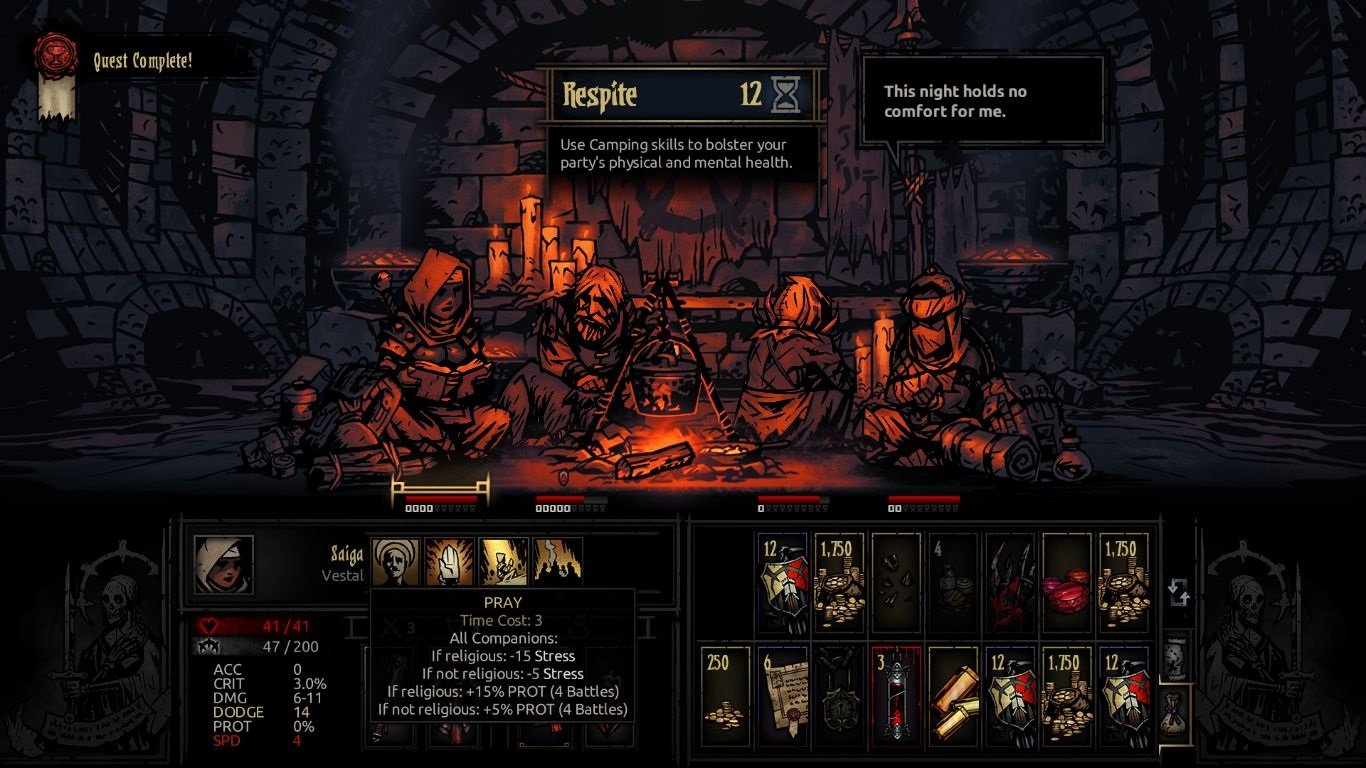Select the 250 gold pile slot

coord(725,696)
